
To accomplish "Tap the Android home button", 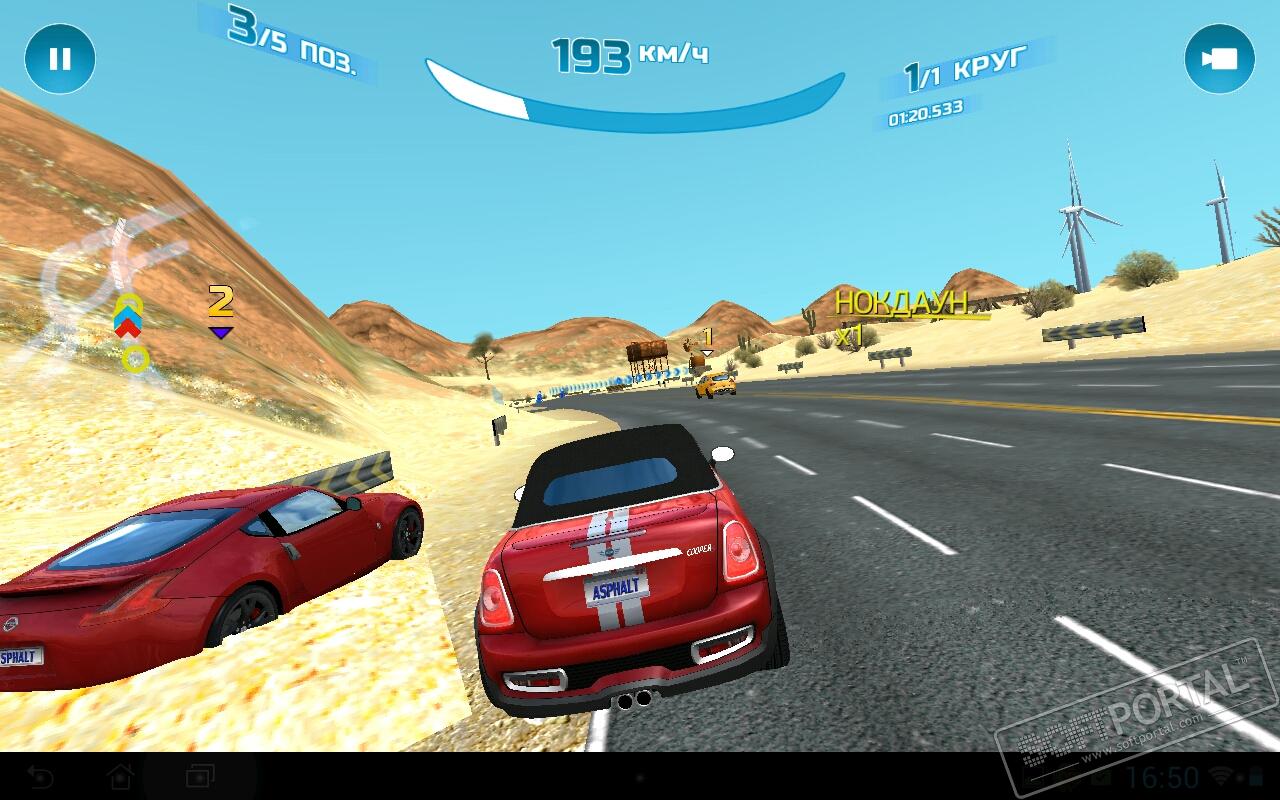I will click(121, 776).
